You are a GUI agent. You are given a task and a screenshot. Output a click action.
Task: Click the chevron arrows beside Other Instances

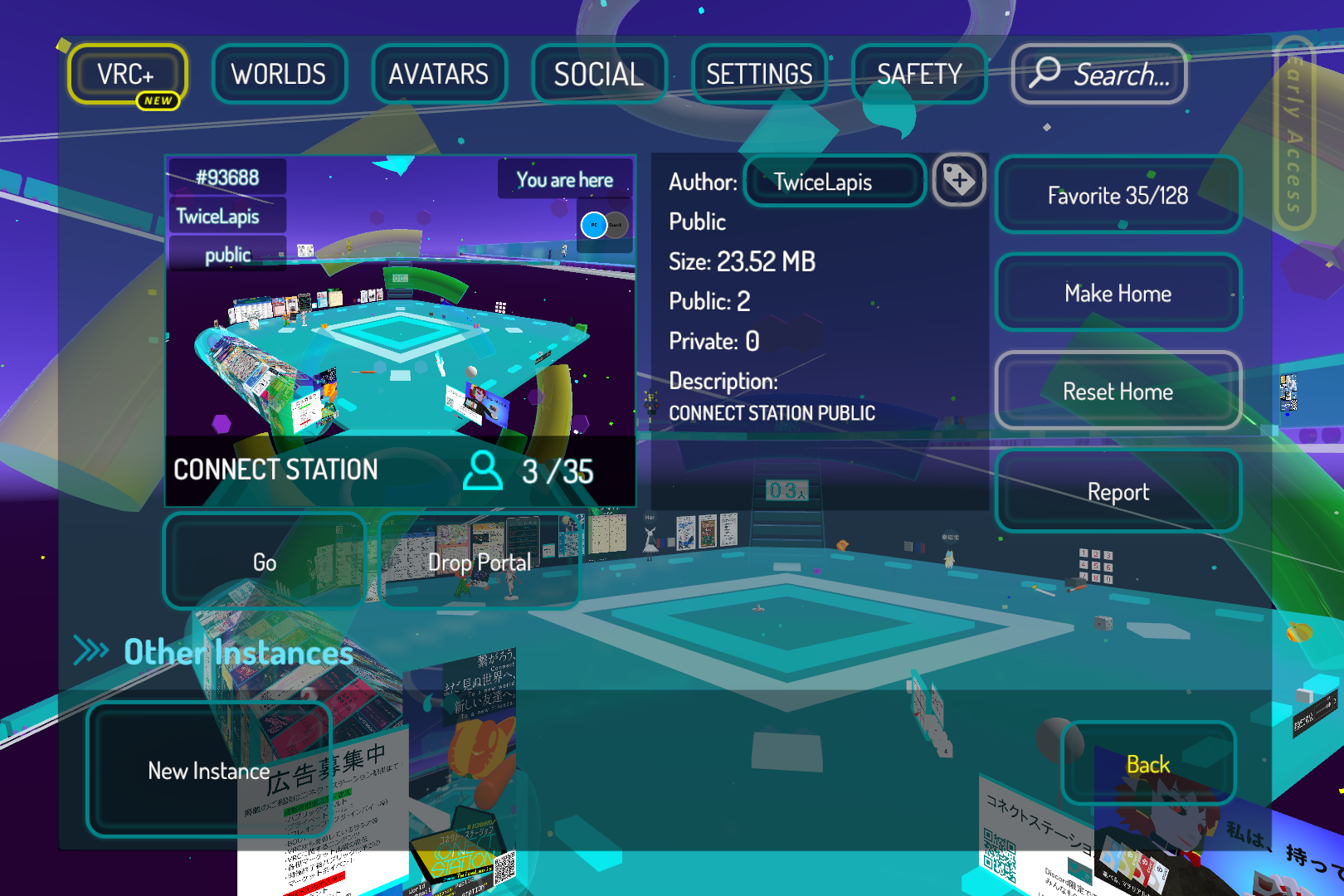pyautogui.click(x=91, y=652)
